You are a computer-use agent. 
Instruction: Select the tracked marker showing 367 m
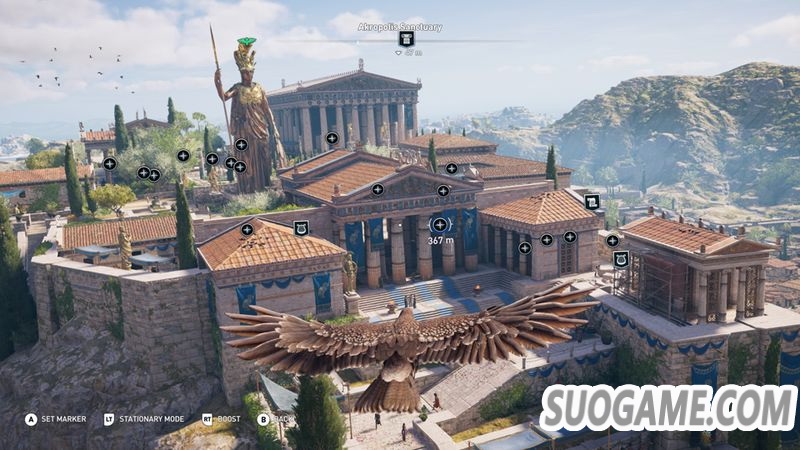[439, 225]
